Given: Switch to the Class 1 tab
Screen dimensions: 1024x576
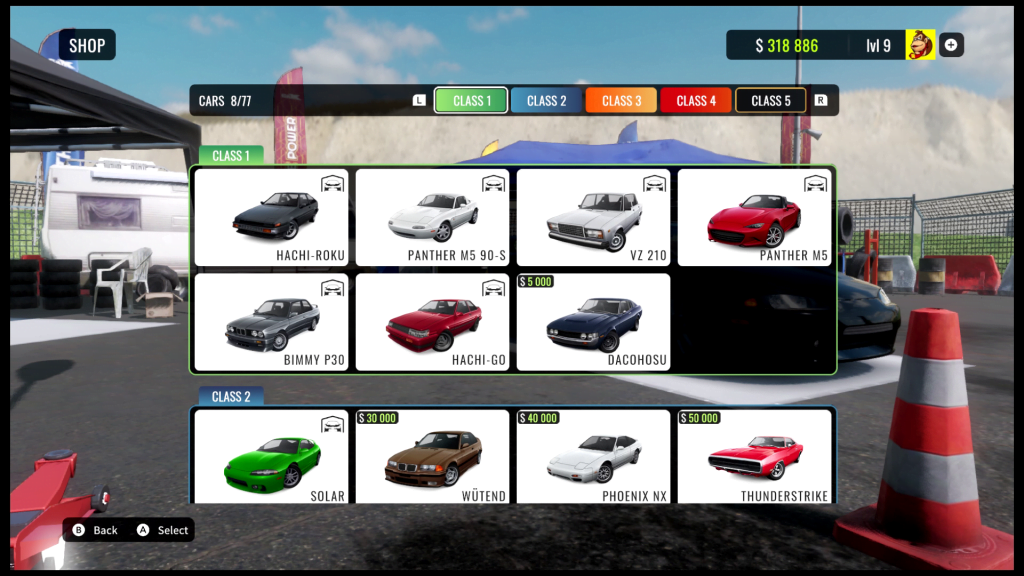Looking at the screenshot, I should pyautogui.click(x=471, y=101).
